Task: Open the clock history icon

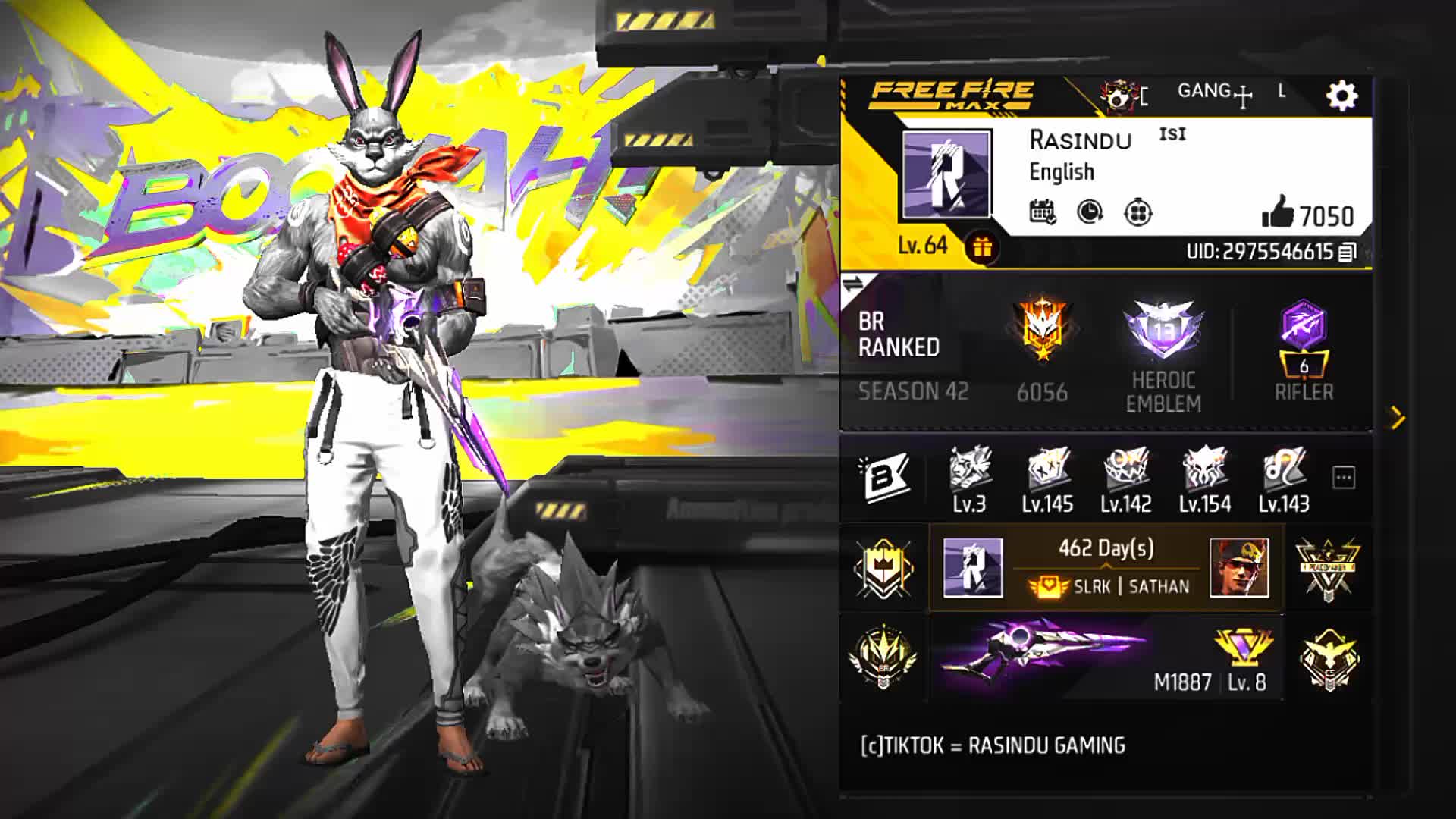Action: pyautogui.click(x=1090, y=212)
